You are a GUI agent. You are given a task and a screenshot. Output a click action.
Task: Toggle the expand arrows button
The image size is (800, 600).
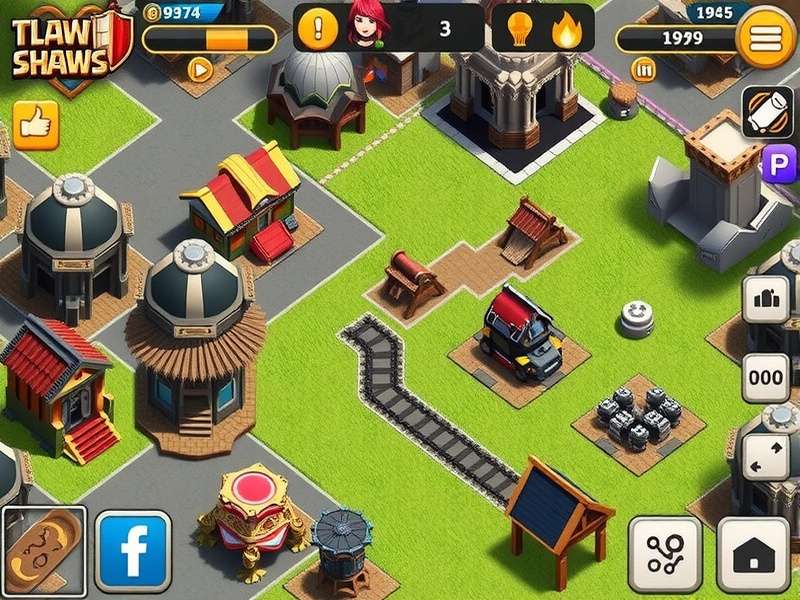point(767,455)
